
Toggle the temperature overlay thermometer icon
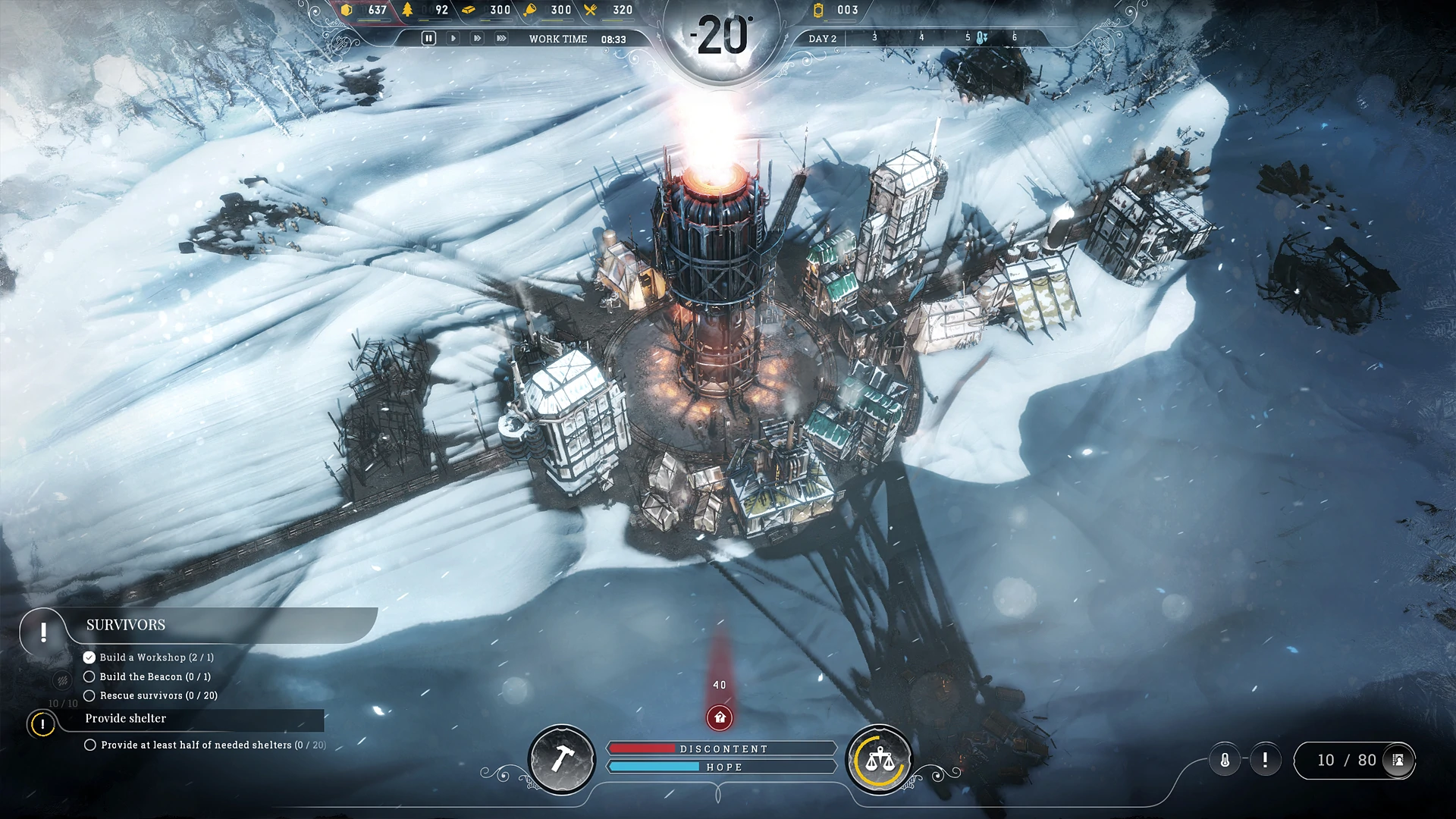pyautogui.click(x=1224, y=759)
